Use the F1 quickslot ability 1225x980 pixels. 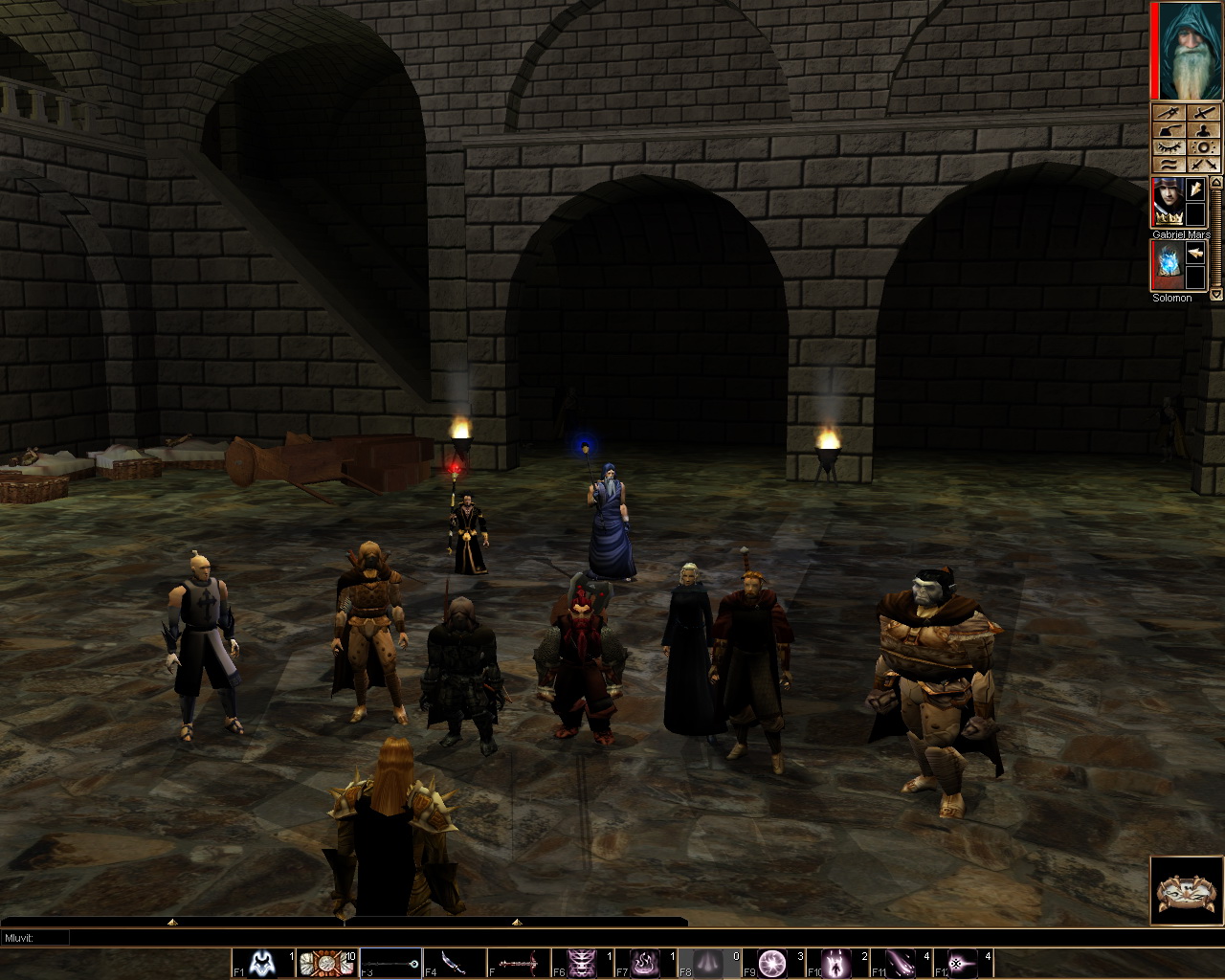coord(262,963)
